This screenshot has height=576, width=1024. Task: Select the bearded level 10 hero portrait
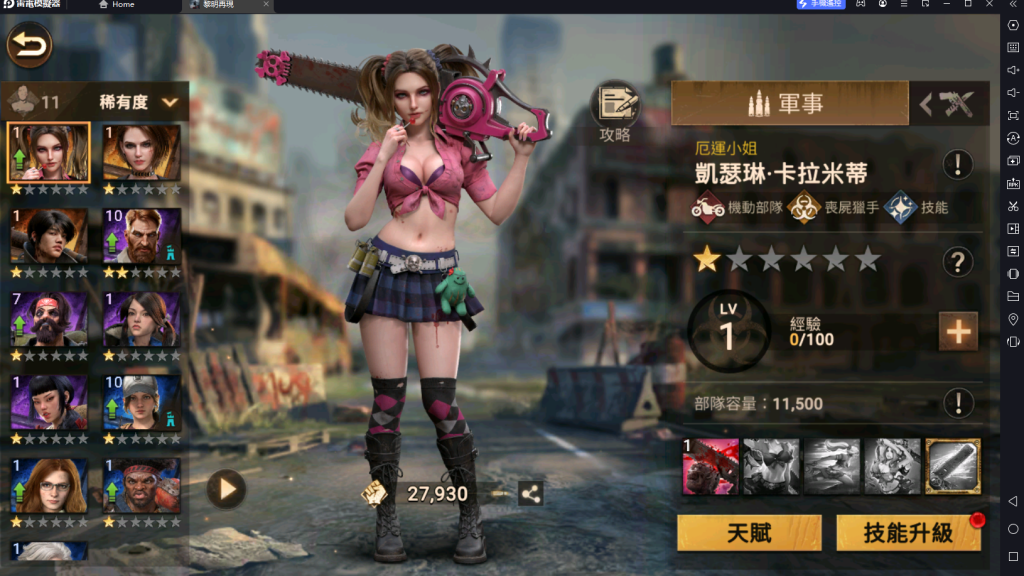[142, 236]
